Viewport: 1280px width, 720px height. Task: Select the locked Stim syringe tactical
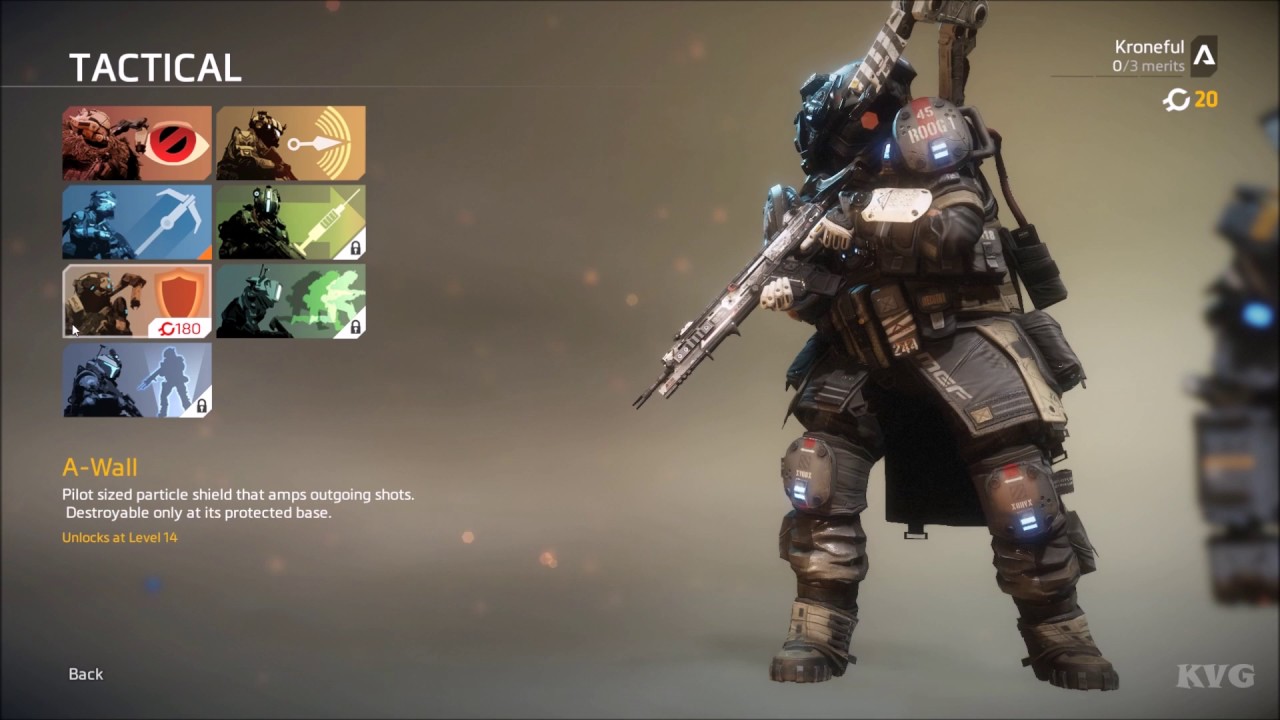(291, 222)
